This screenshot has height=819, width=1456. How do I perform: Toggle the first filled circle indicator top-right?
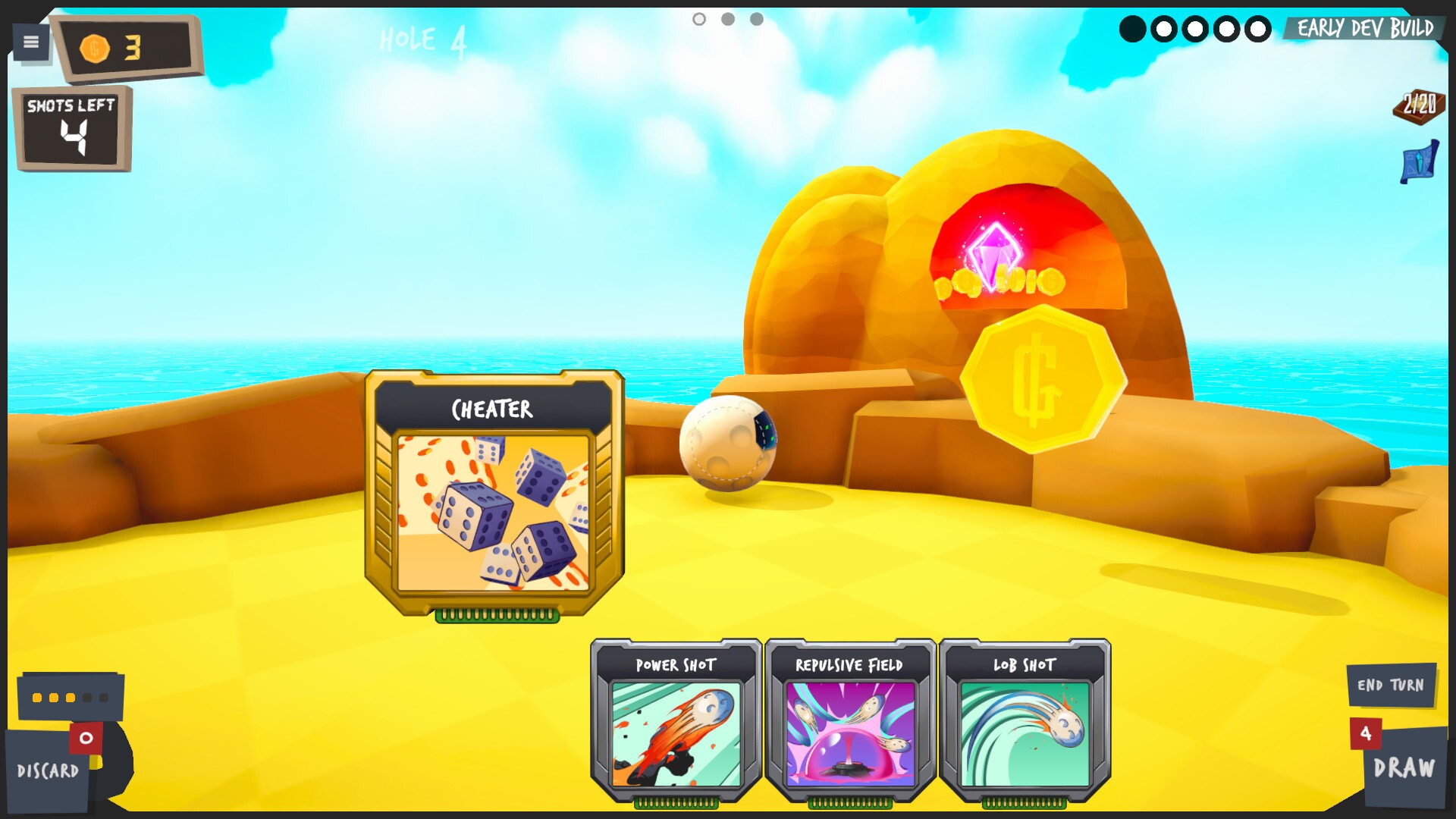(1133, 29)
